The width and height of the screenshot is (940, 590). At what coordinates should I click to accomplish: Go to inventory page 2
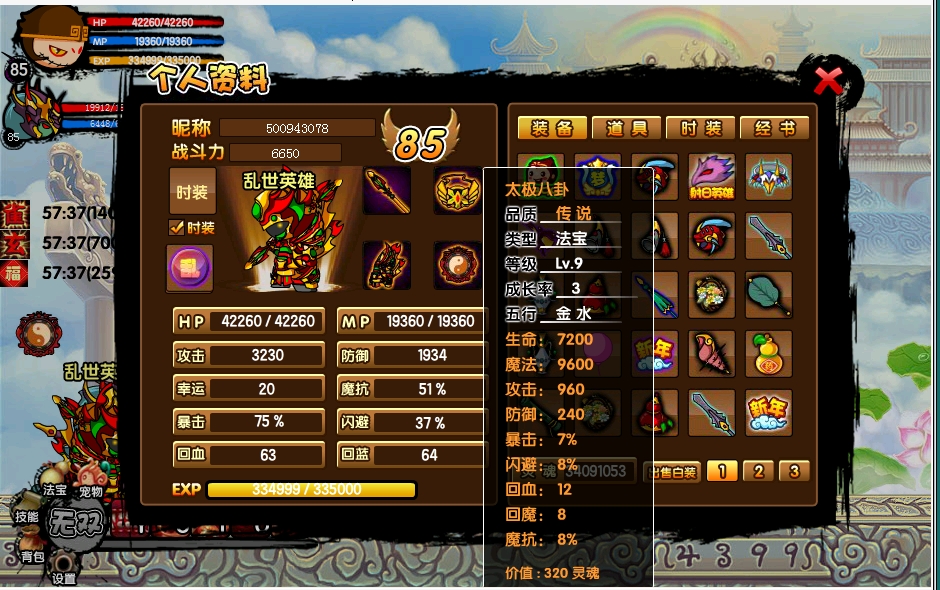tap(758, 471)
